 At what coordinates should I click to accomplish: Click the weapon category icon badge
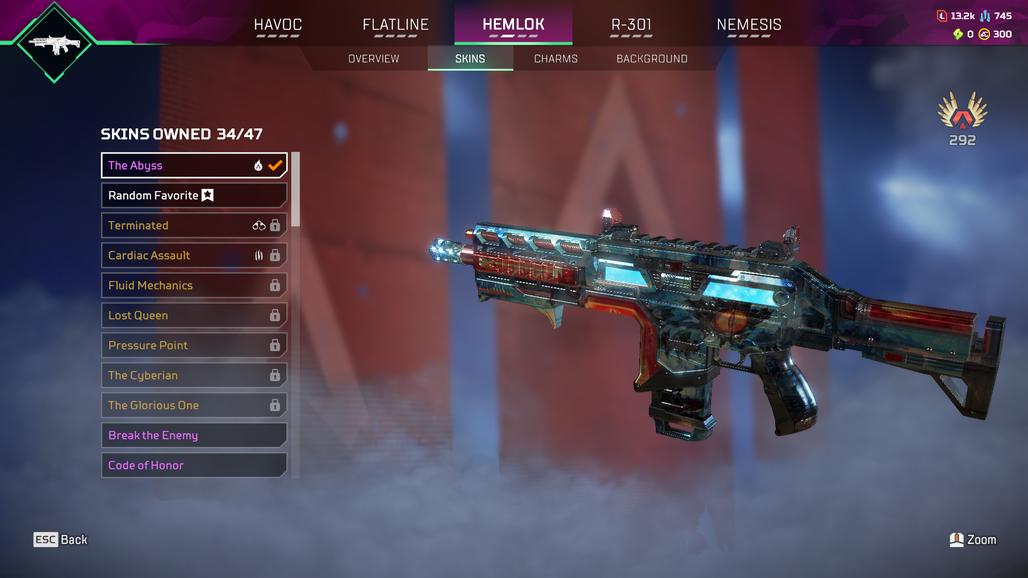(x=55, y=42)
